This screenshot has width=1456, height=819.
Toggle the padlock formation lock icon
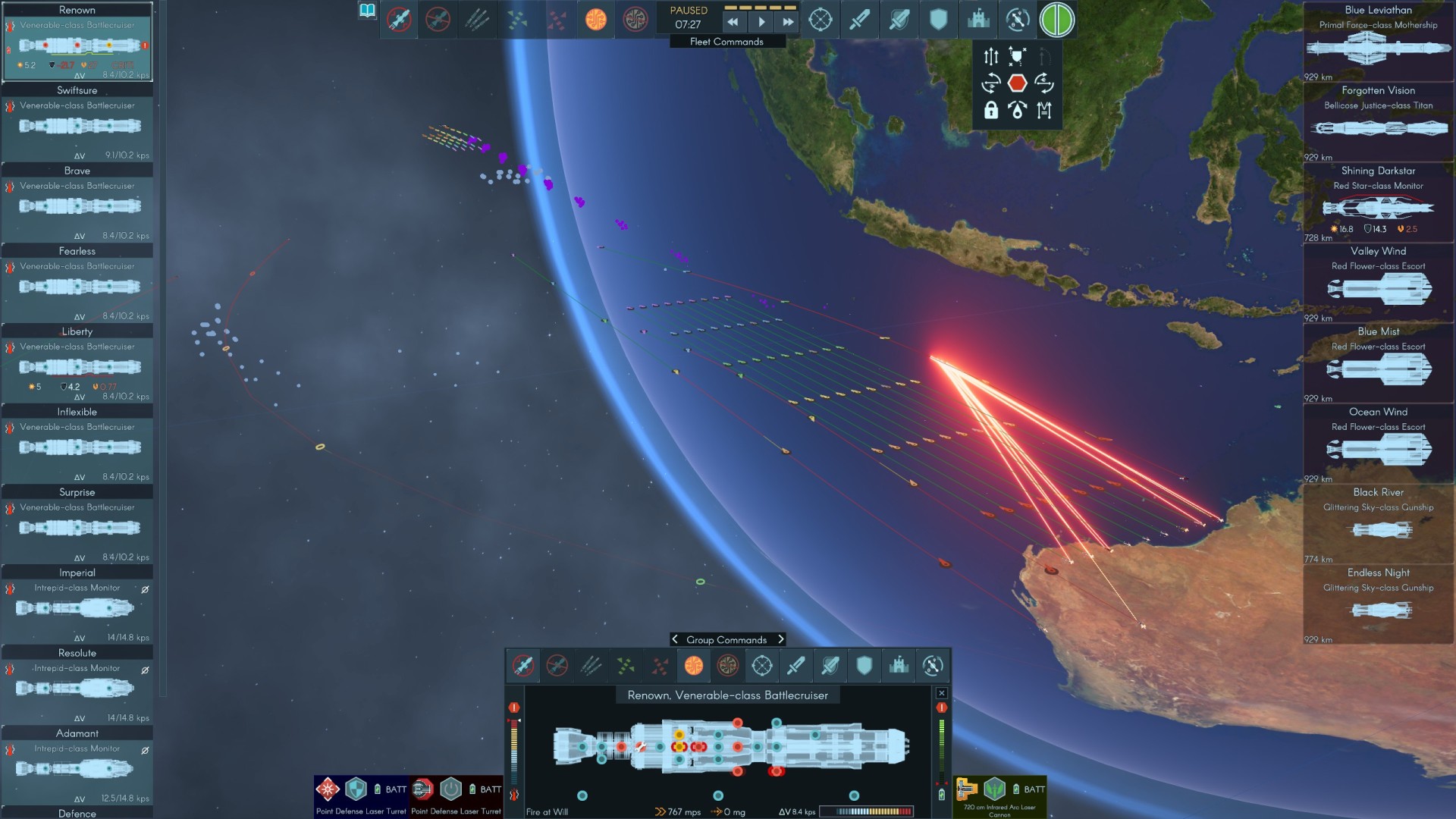point(990,110)
